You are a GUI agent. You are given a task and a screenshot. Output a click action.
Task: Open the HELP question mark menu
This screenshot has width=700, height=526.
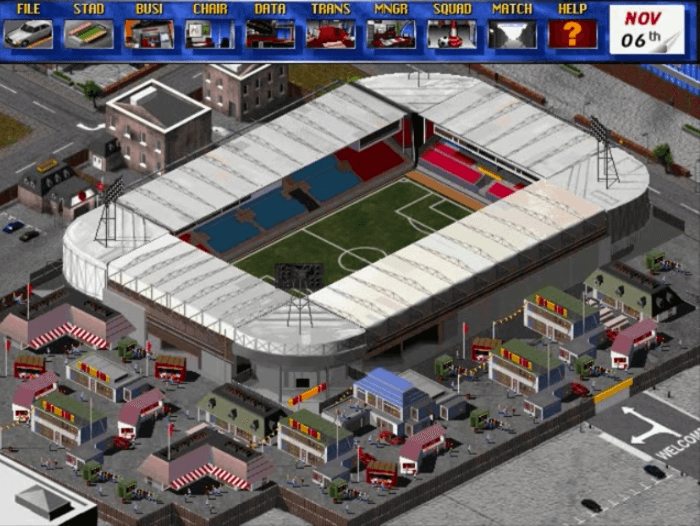[x=573, y=28]
